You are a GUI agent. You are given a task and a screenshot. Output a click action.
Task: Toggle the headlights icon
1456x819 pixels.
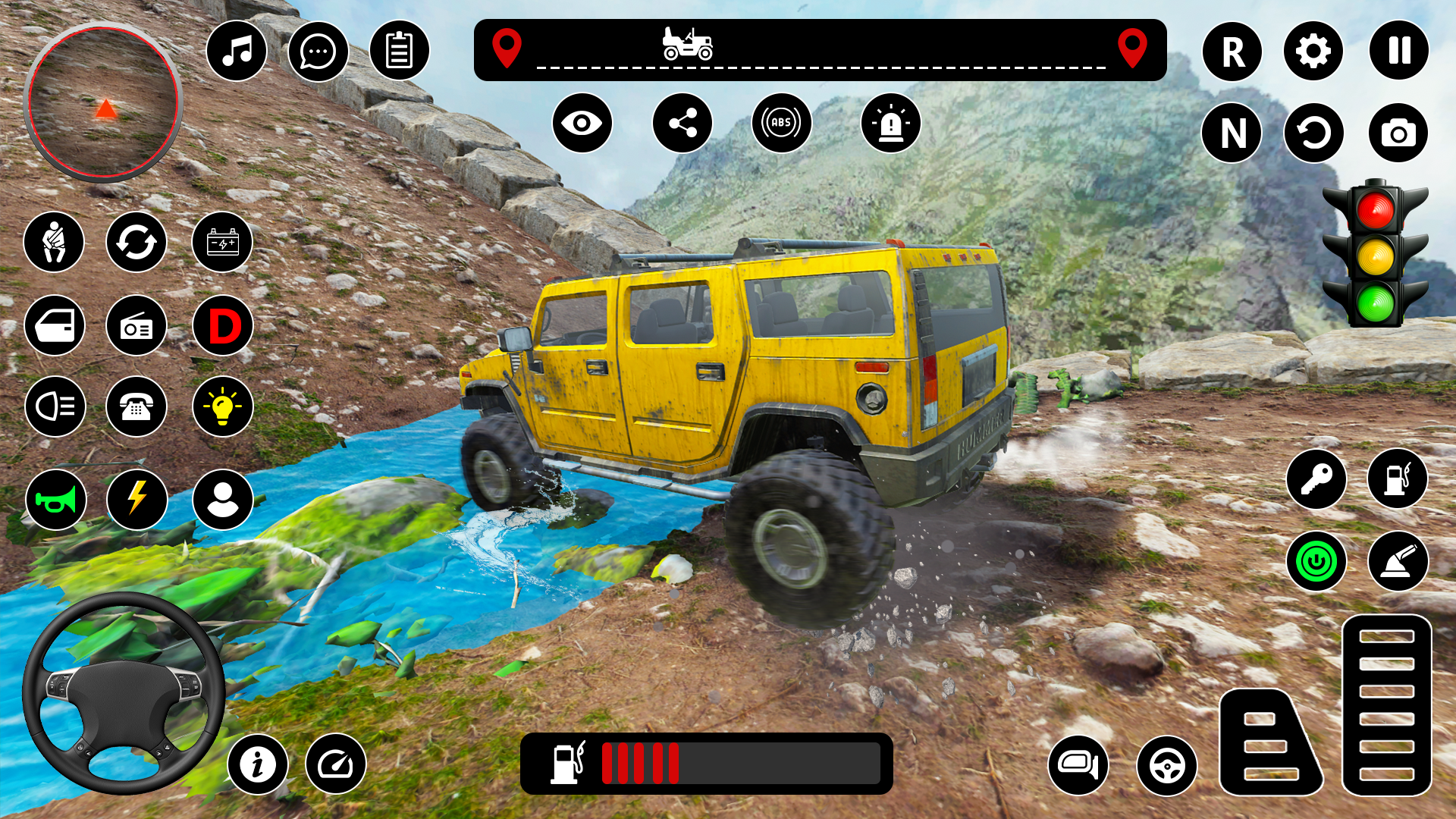click(x=55, y=406)
